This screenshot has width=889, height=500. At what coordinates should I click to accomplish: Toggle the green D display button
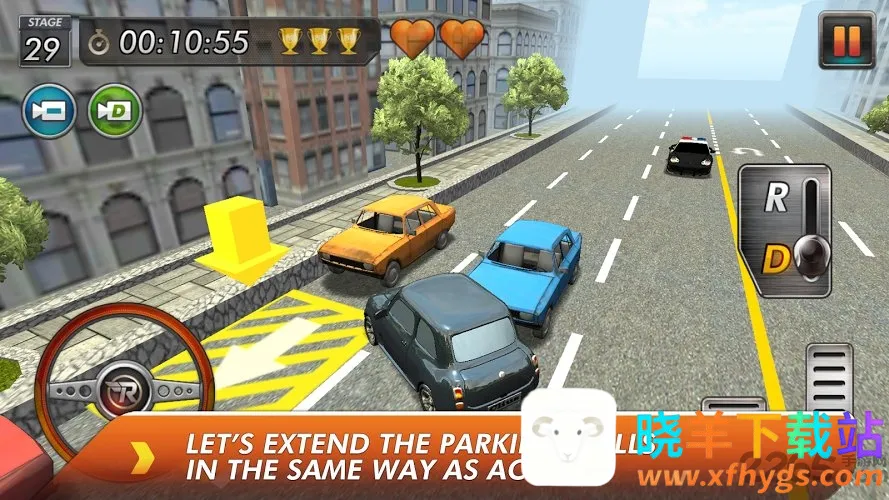pyautogui.click(x=115, y=109)
